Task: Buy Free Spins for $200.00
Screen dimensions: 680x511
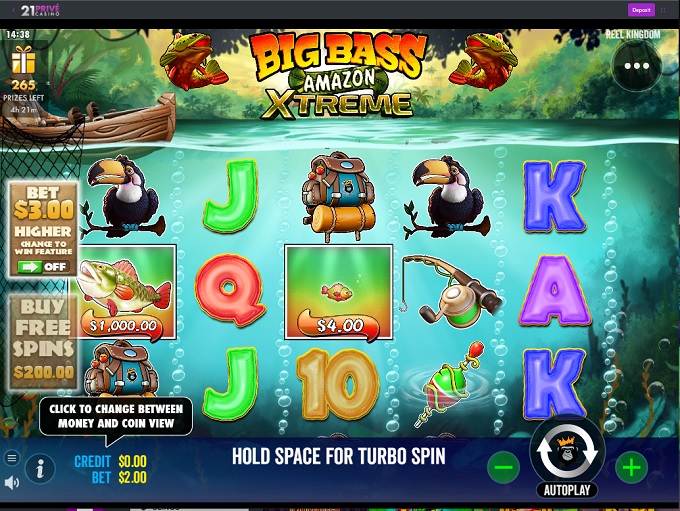Action: (43, 342)
